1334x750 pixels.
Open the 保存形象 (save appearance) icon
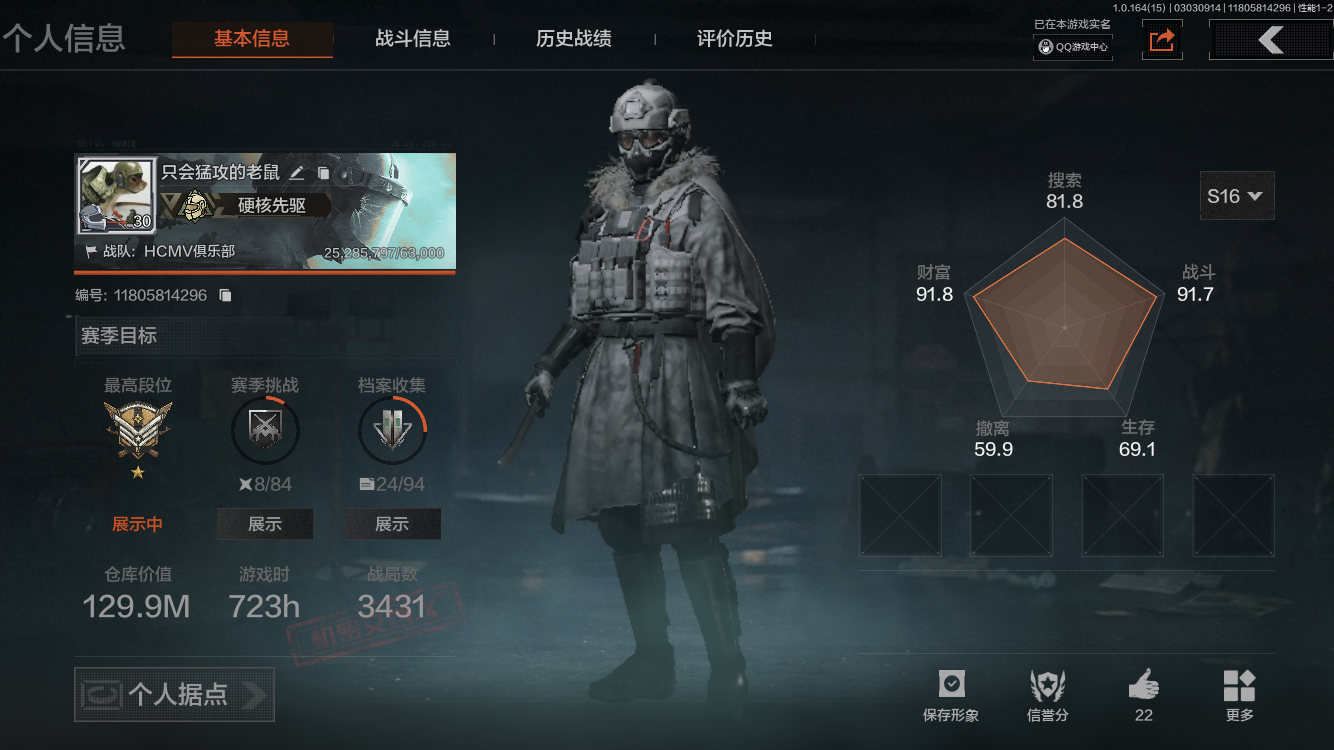(x=952, y=685)
